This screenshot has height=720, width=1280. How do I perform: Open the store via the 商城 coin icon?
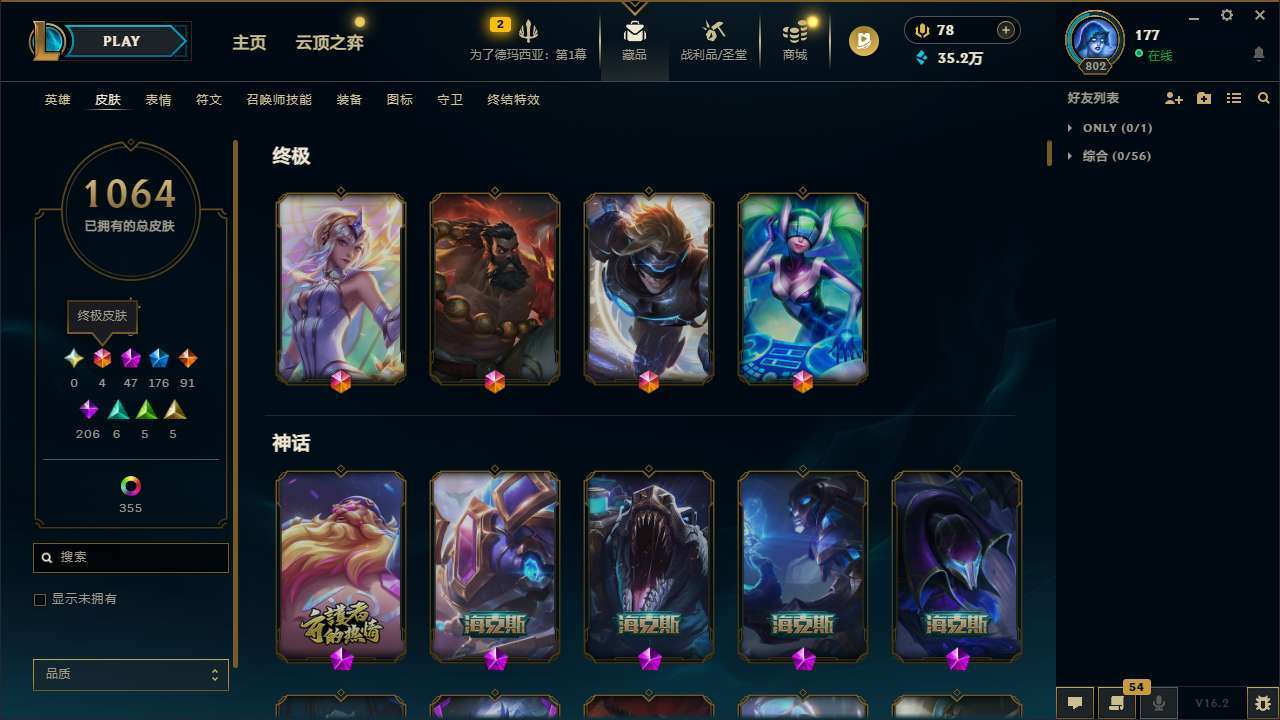[x=795, y=40]
